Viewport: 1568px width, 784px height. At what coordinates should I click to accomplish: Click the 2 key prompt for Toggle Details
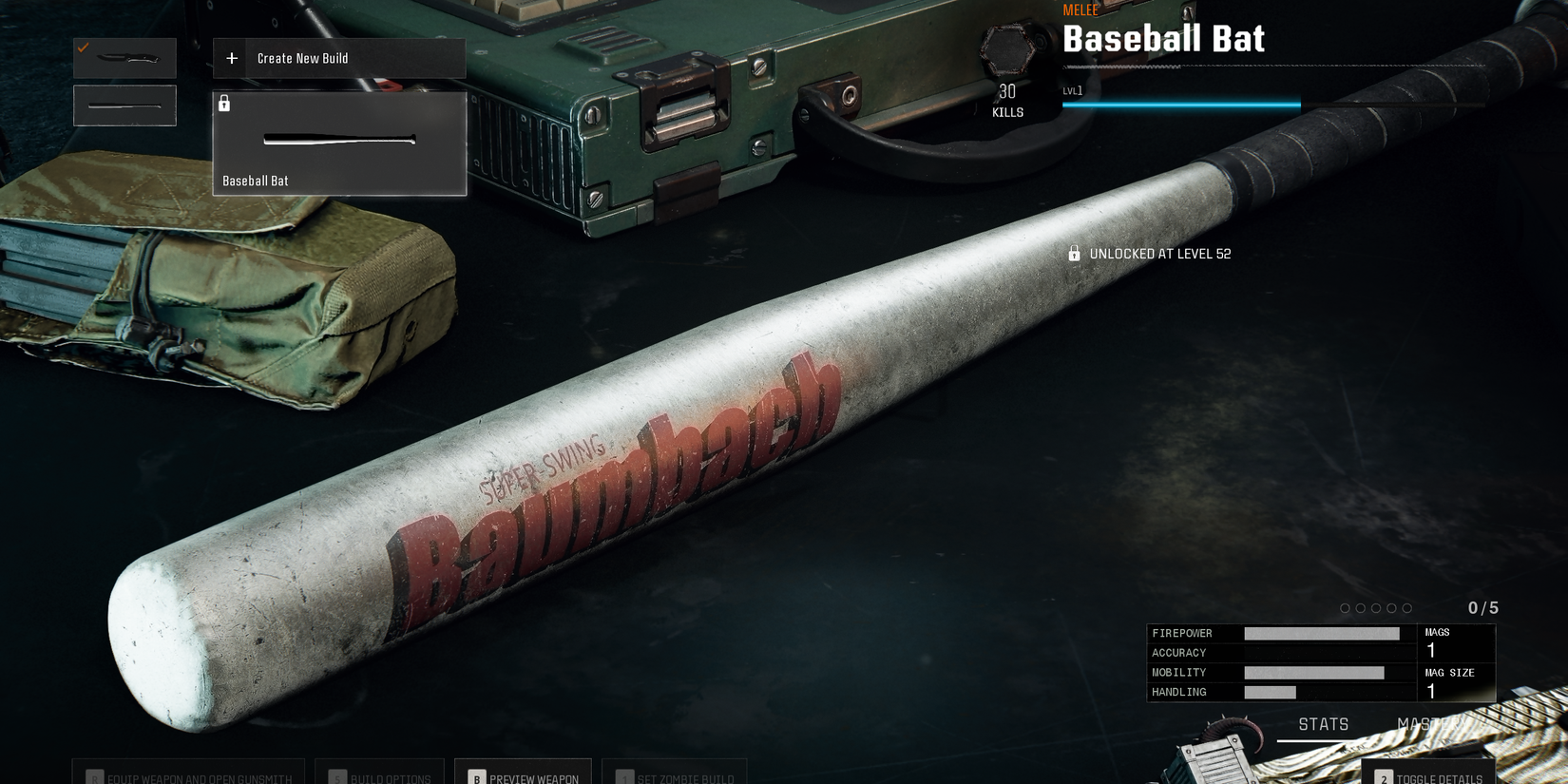1383,777
